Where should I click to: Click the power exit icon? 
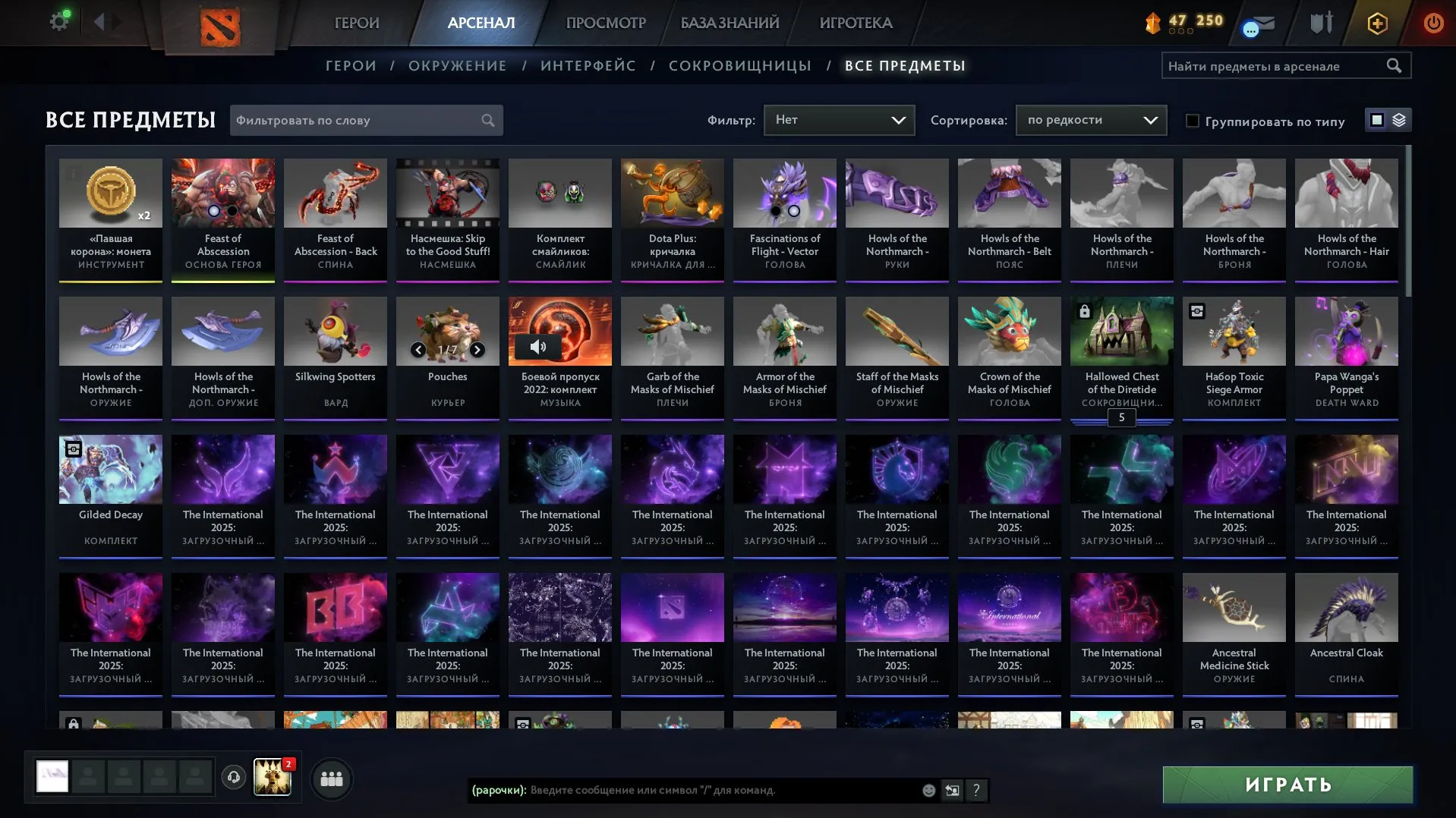coord(1433,22)
